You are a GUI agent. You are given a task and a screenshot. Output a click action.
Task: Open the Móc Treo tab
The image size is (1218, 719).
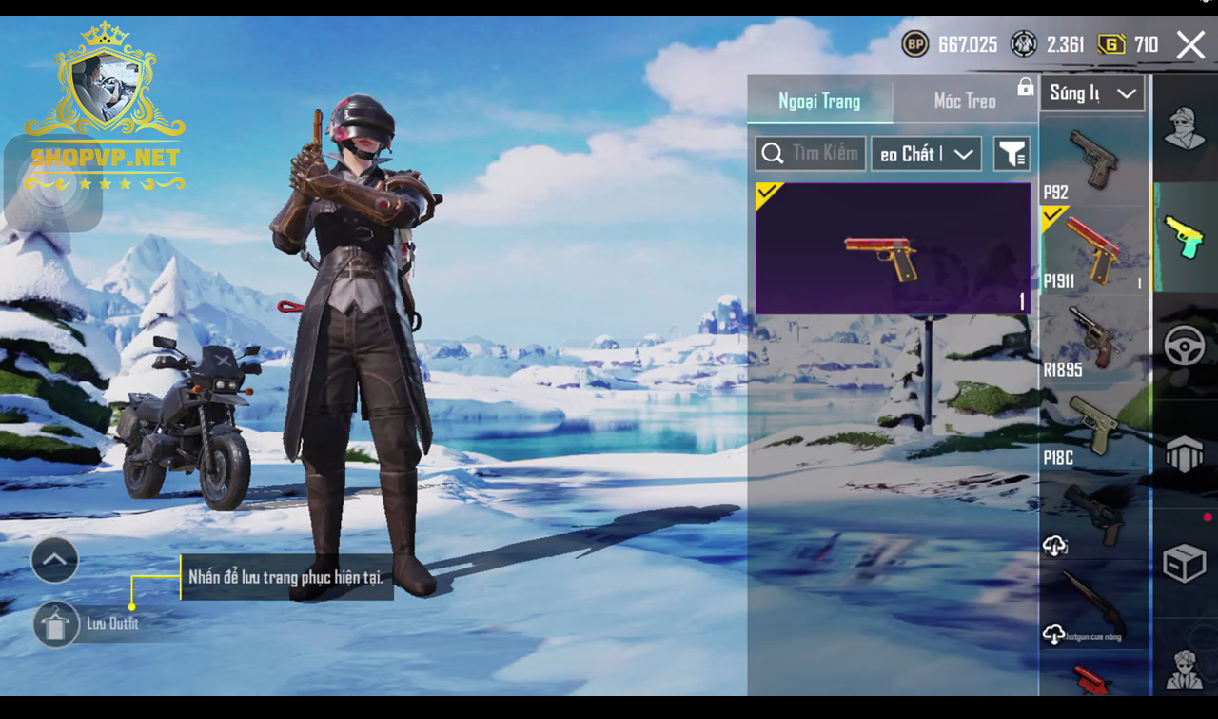[x=964, y=101]
